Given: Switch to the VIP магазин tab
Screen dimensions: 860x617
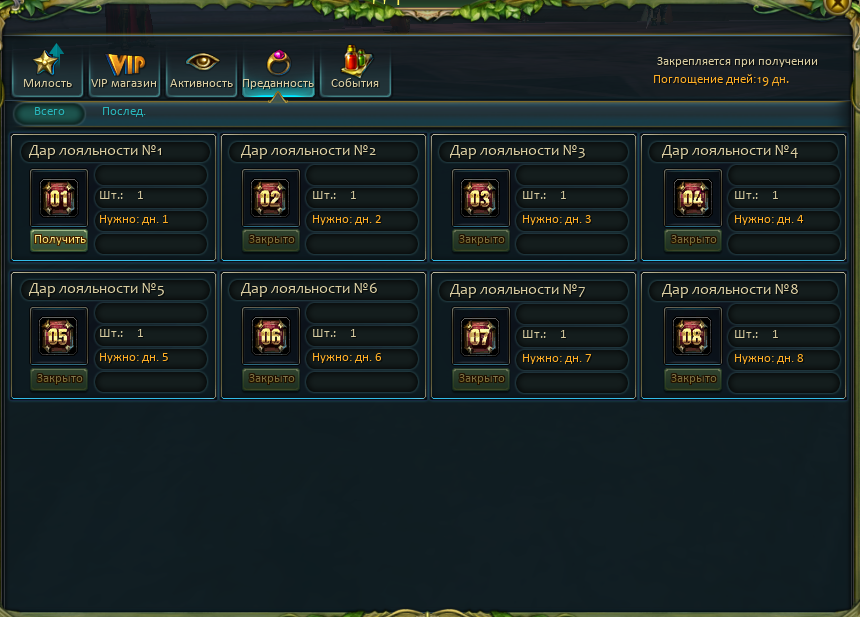Looking at the screenshot, I should click(x=125, y=69).
